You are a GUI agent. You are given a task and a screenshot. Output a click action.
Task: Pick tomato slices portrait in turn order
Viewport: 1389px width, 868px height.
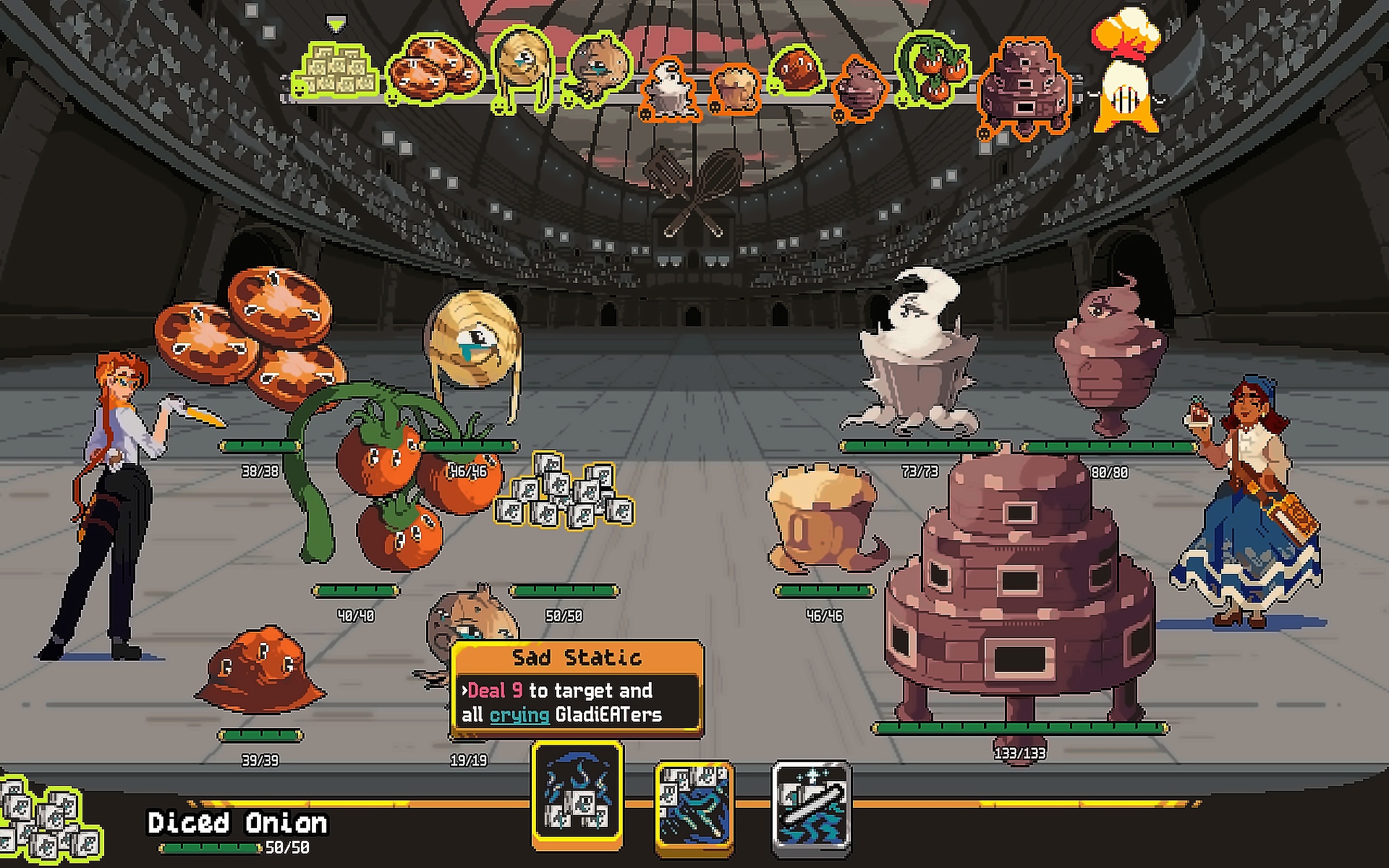(434, 71)
